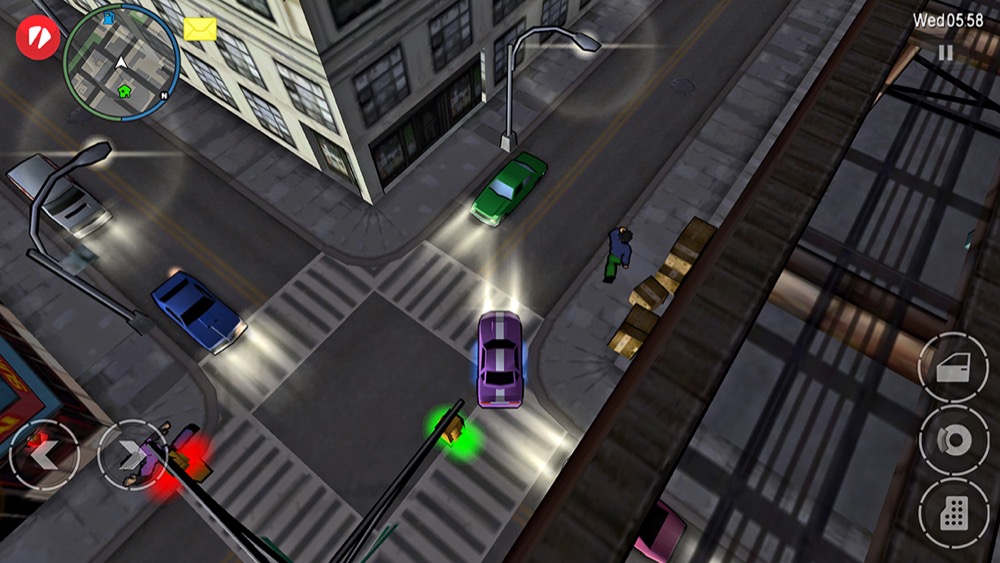Pause the game with the pause icon
Screen dimensions: 1000x563
tap(945, 53)
